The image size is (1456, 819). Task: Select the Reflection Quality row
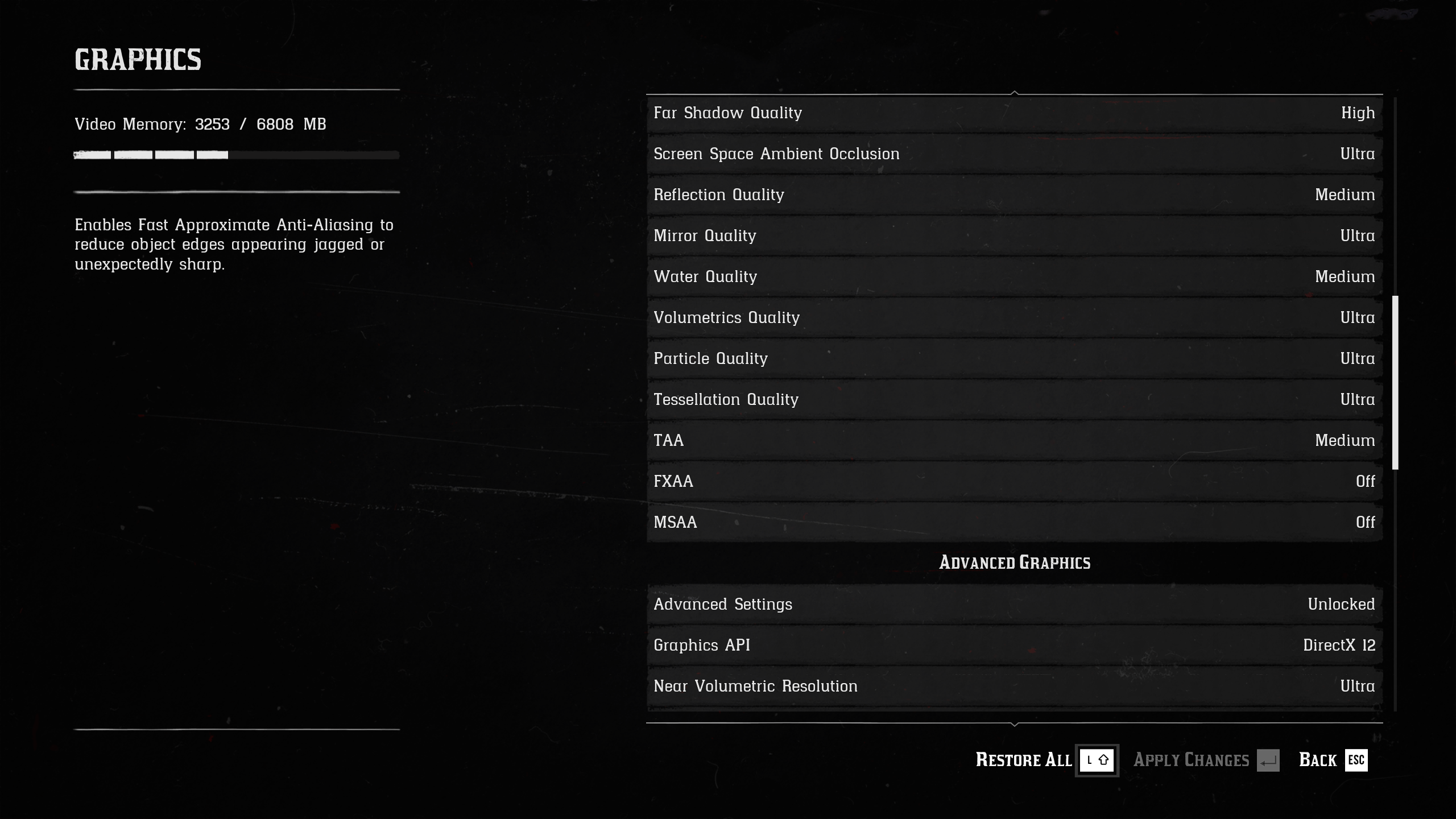[1014, 195]
